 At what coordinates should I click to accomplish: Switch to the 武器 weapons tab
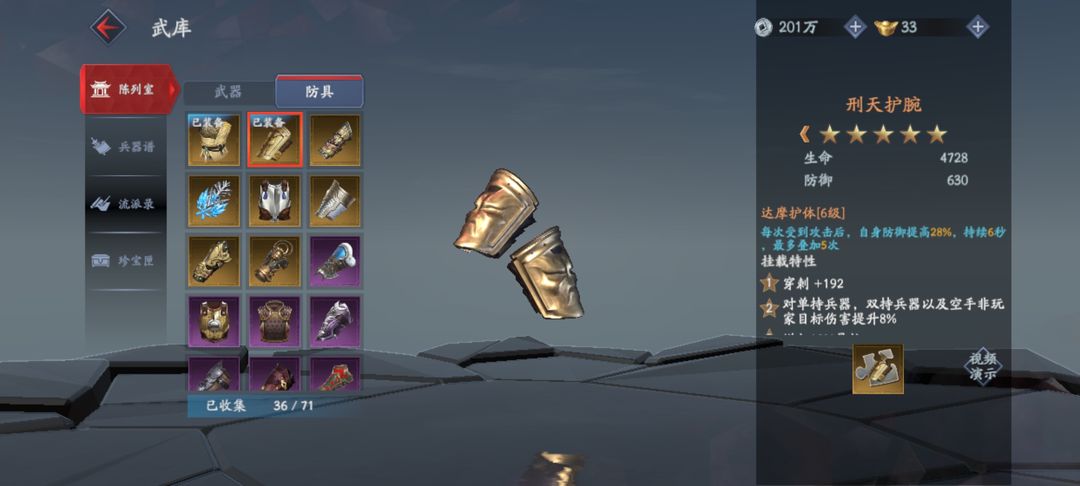pyautogui.click(x=229, y=92)
